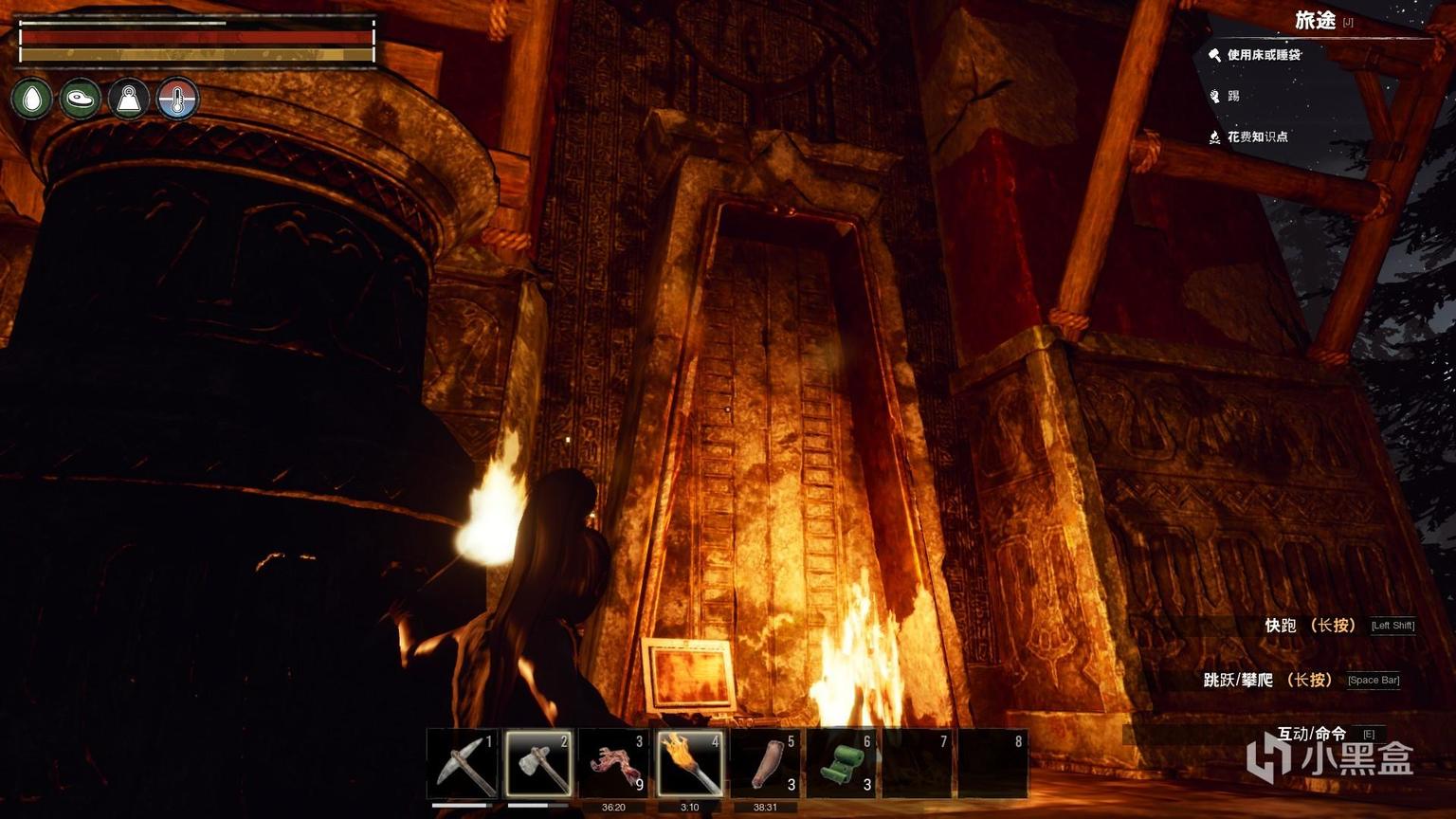This screenshot has height=819, width=1456.
Task: Pick the green rolled bedroll in slot 6
Action: [x=842, y=763]
